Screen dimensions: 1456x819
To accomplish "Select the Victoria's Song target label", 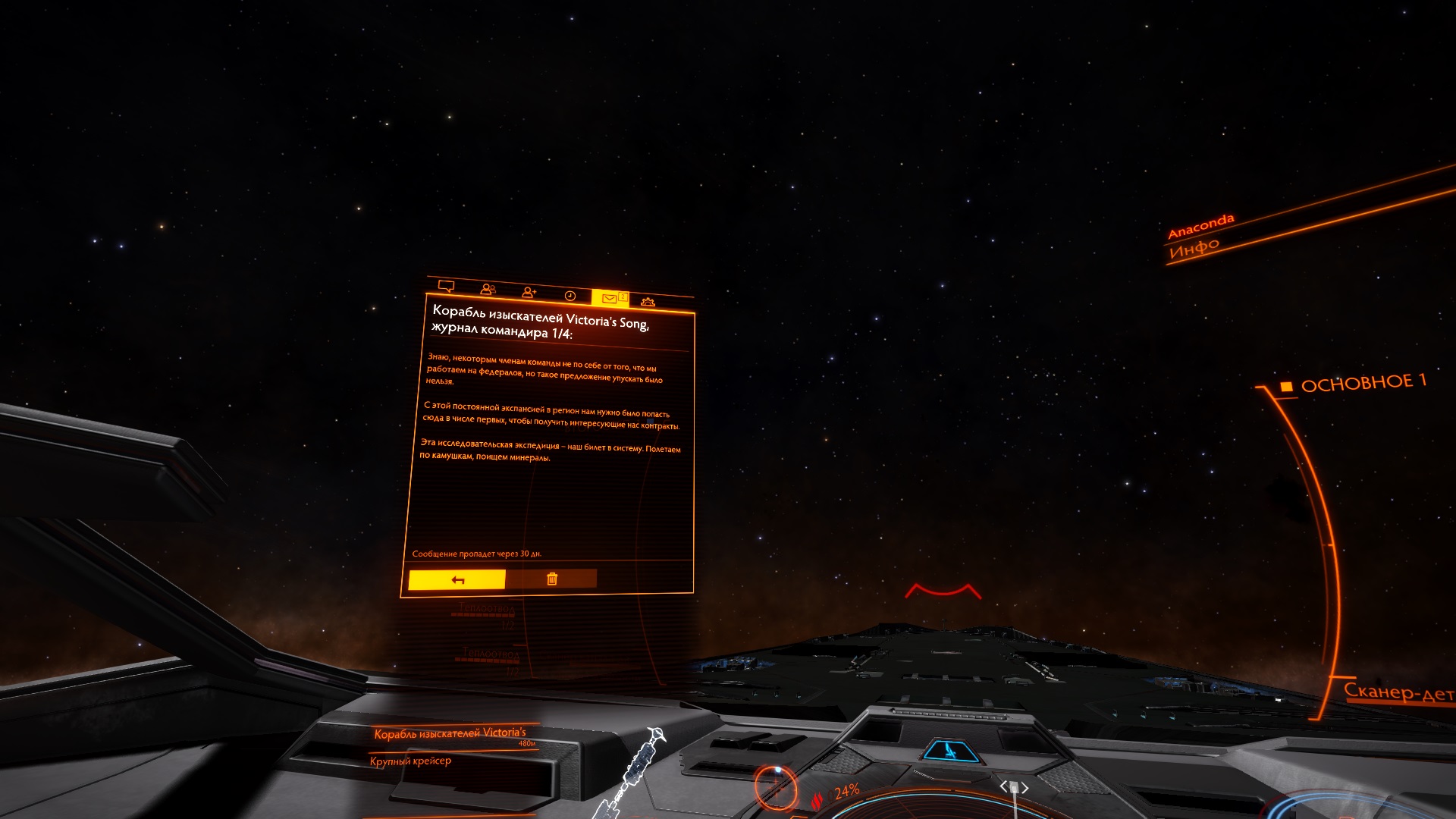I will click(x=450, y=733).
